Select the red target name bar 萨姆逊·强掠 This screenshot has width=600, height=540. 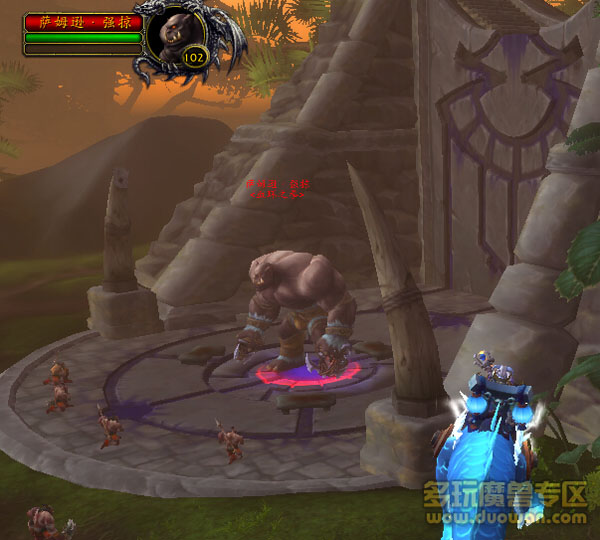point(82,20)
